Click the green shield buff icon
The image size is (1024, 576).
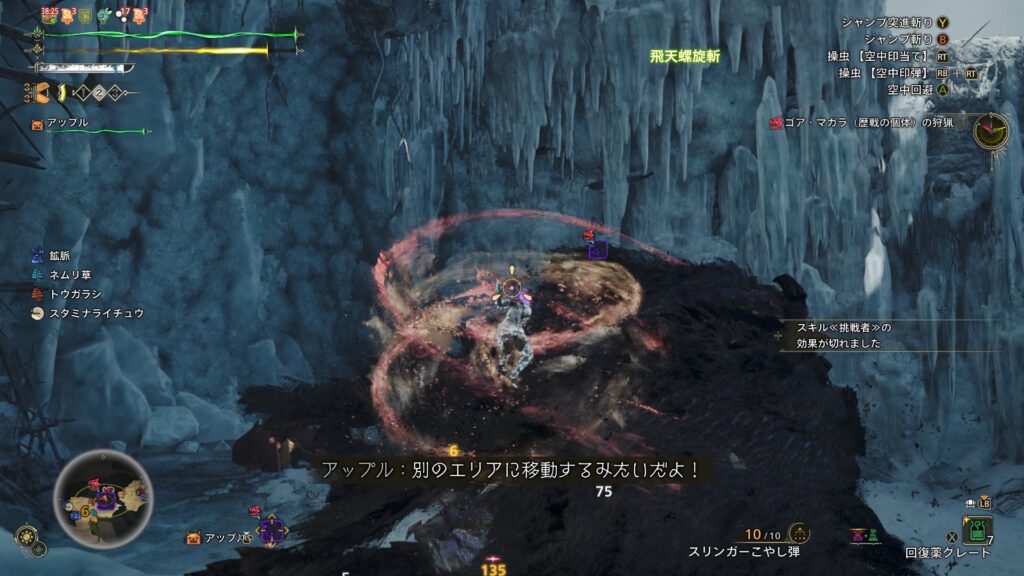tap(87, 15)
